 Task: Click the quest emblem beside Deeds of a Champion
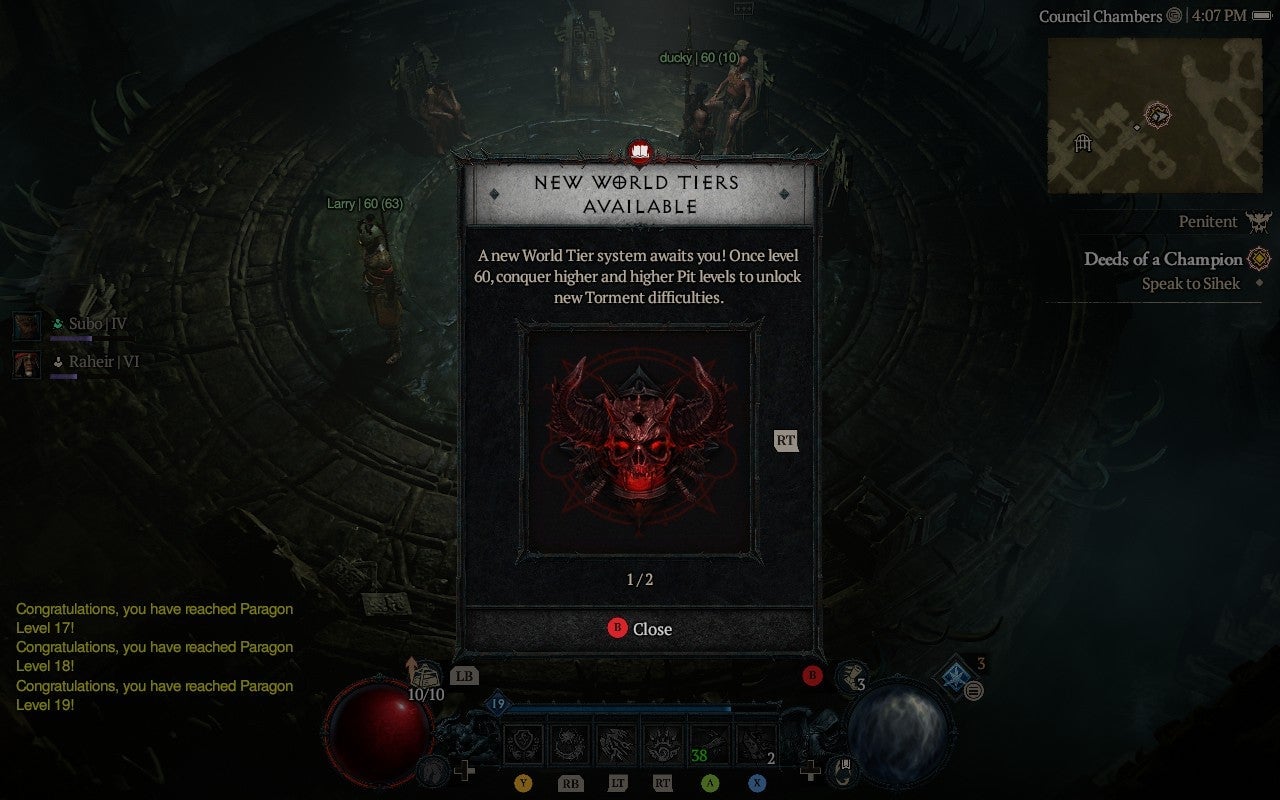tap(1260, 258)
